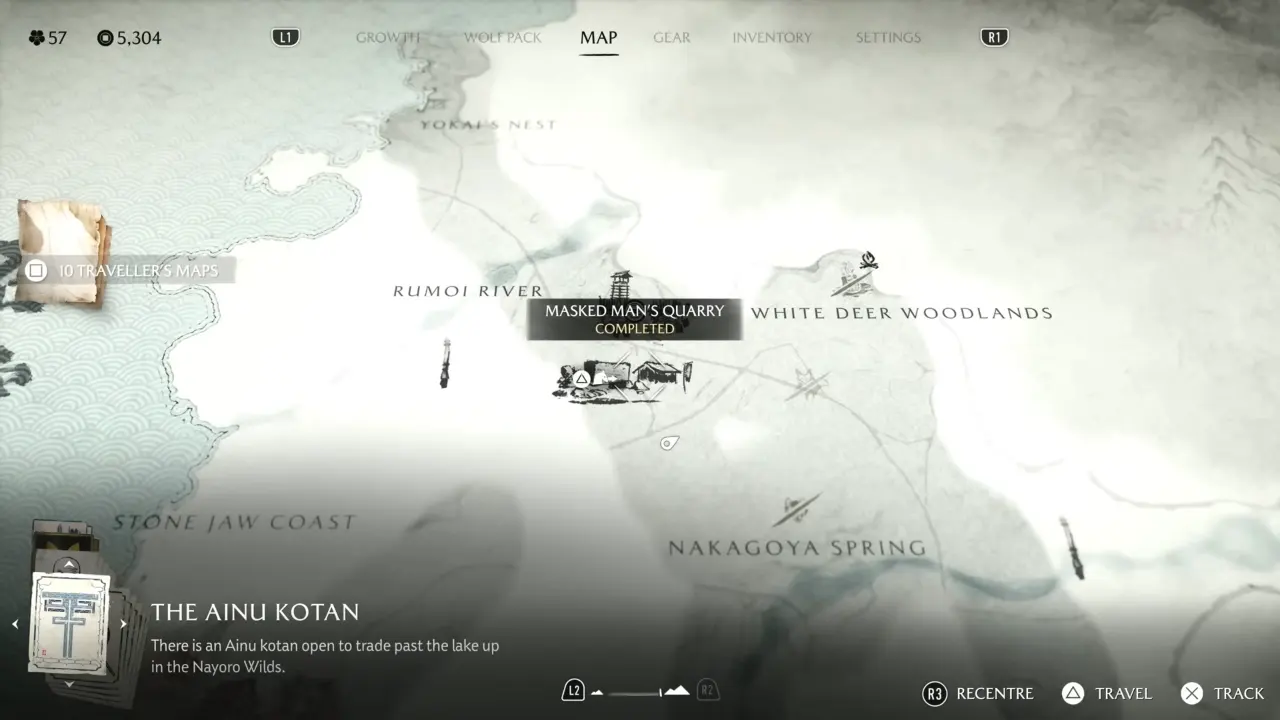The image size is (1280, 720).
Task: Show the previous clue card with left arrow
Action: (x=15, y=624)
